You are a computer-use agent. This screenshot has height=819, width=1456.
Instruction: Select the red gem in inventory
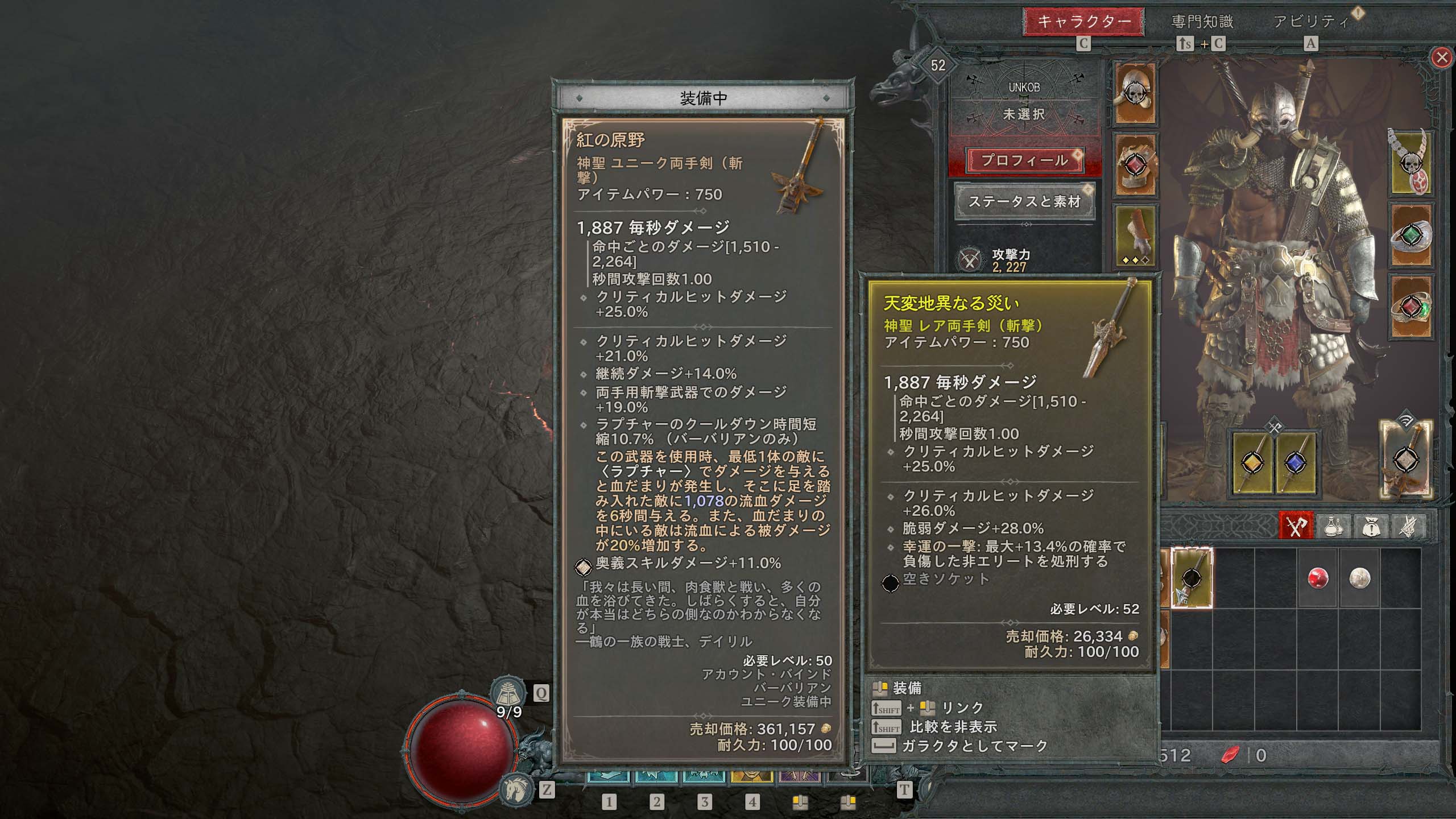coord(1318,578)
